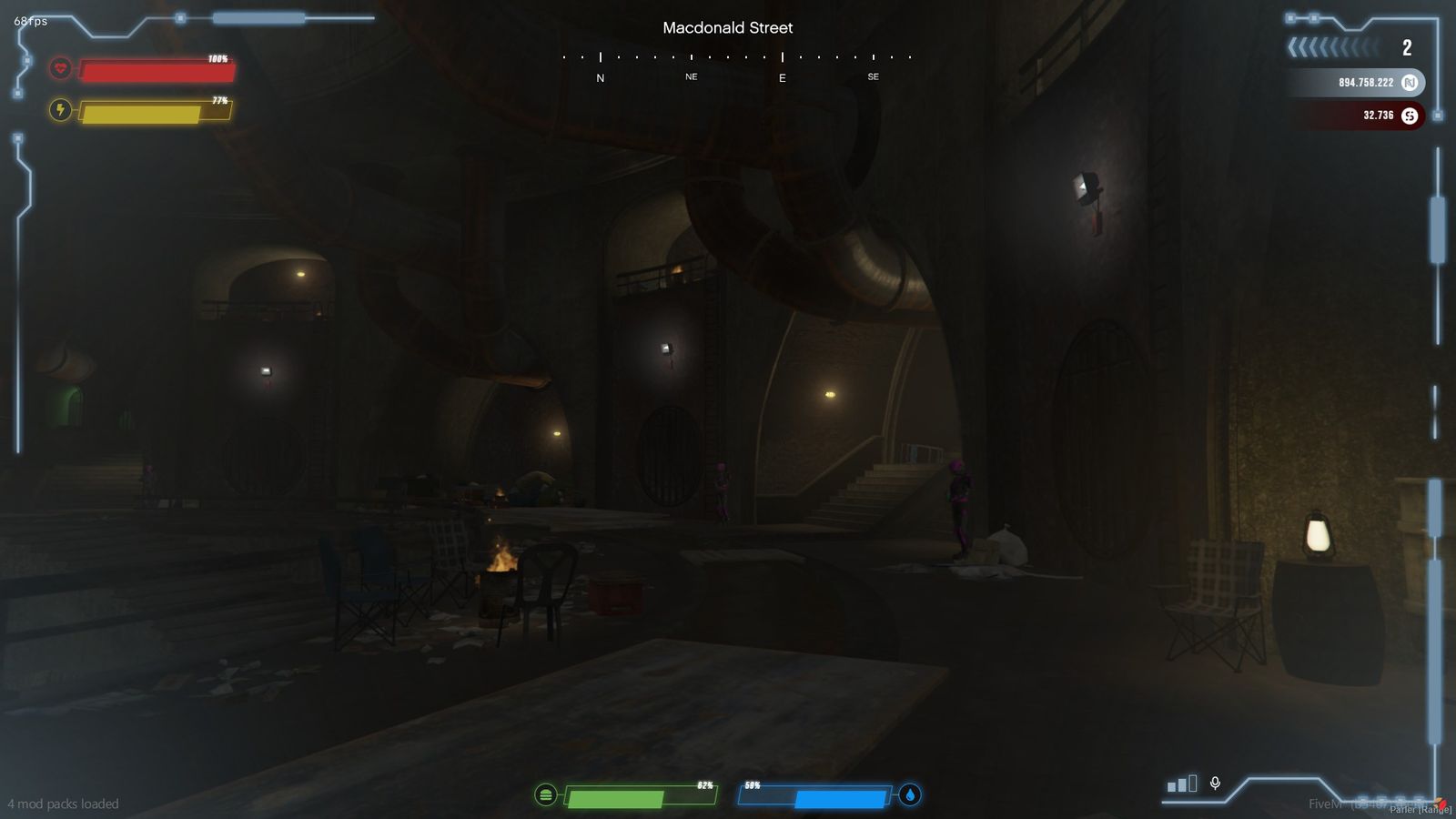Click the yellow lightning bolt stamina icon
1456x819 pixels.
tap(60, 110)
